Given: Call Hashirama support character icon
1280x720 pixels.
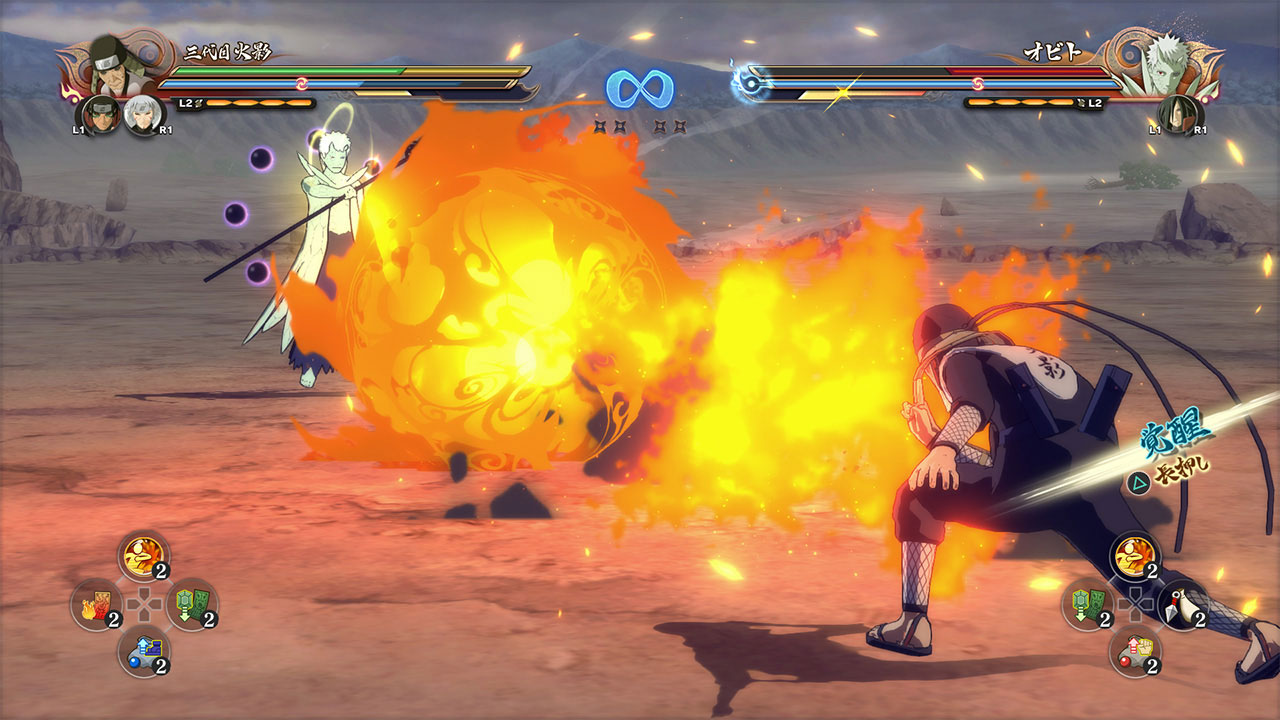Looking at the screenshot, I should 101,115.
